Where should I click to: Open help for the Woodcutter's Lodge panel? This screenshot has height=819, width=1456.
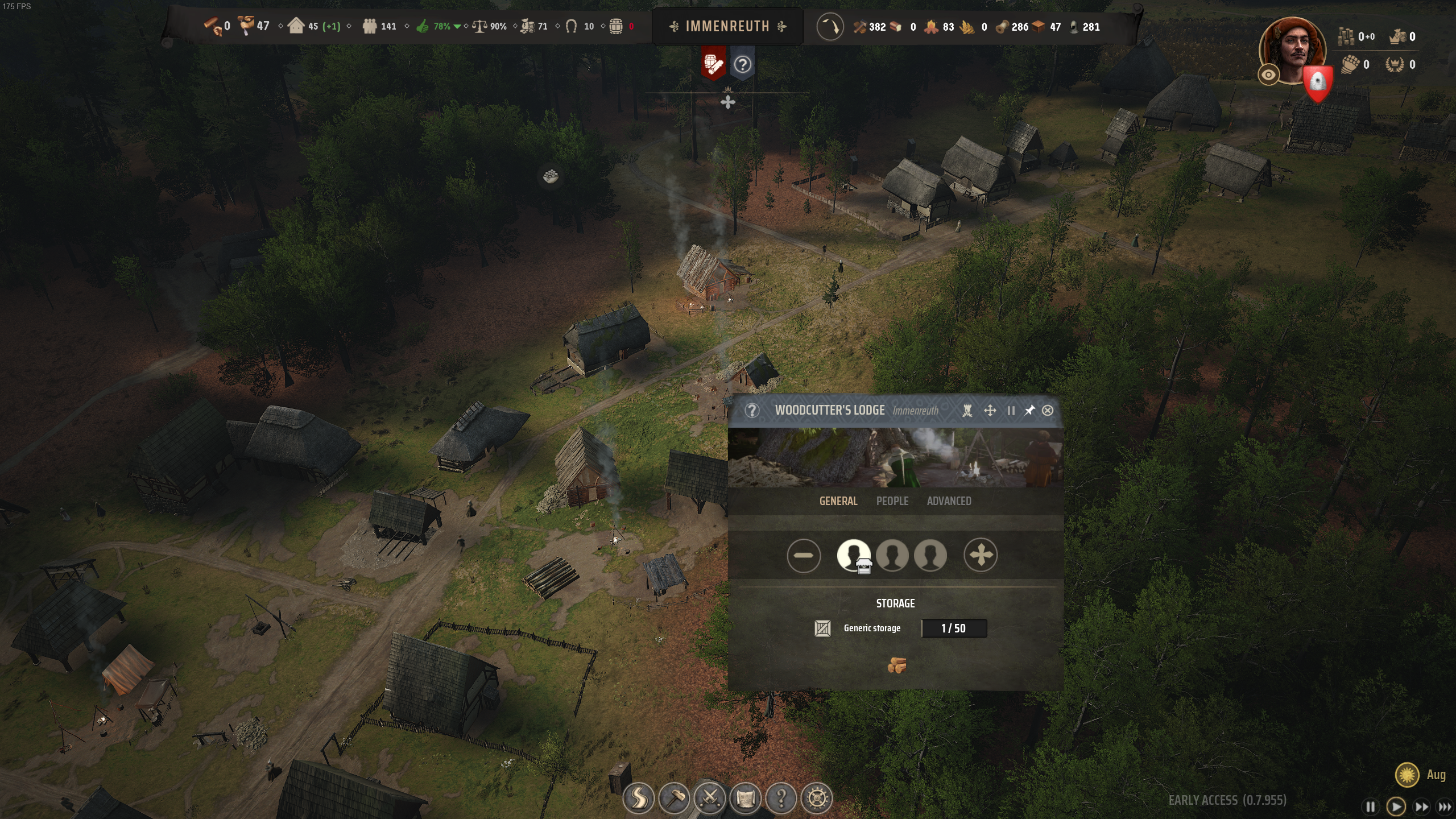752,411
